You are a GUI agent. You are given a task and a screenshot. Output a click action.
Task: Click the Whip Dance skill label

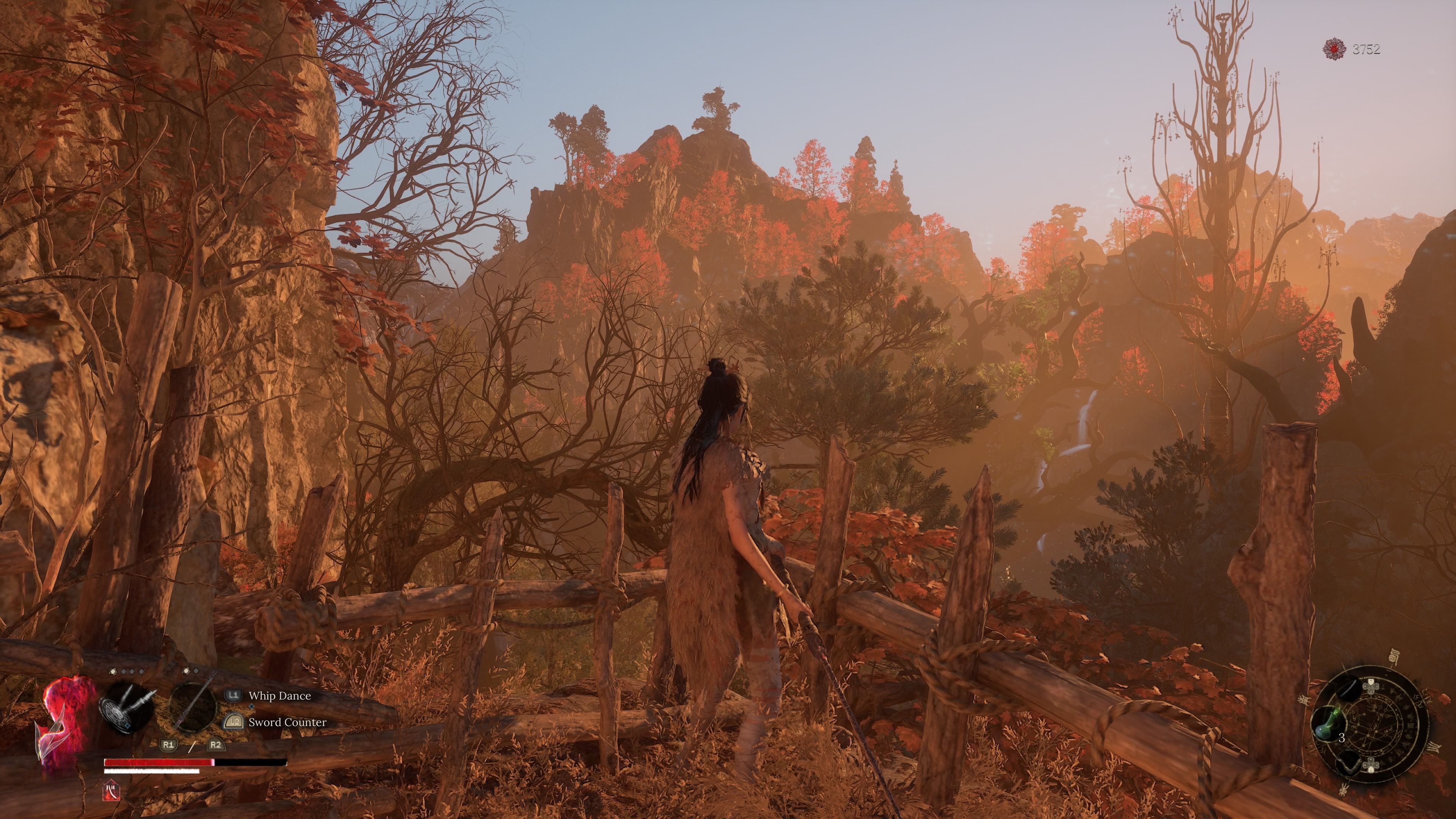[x=279, y=696]
